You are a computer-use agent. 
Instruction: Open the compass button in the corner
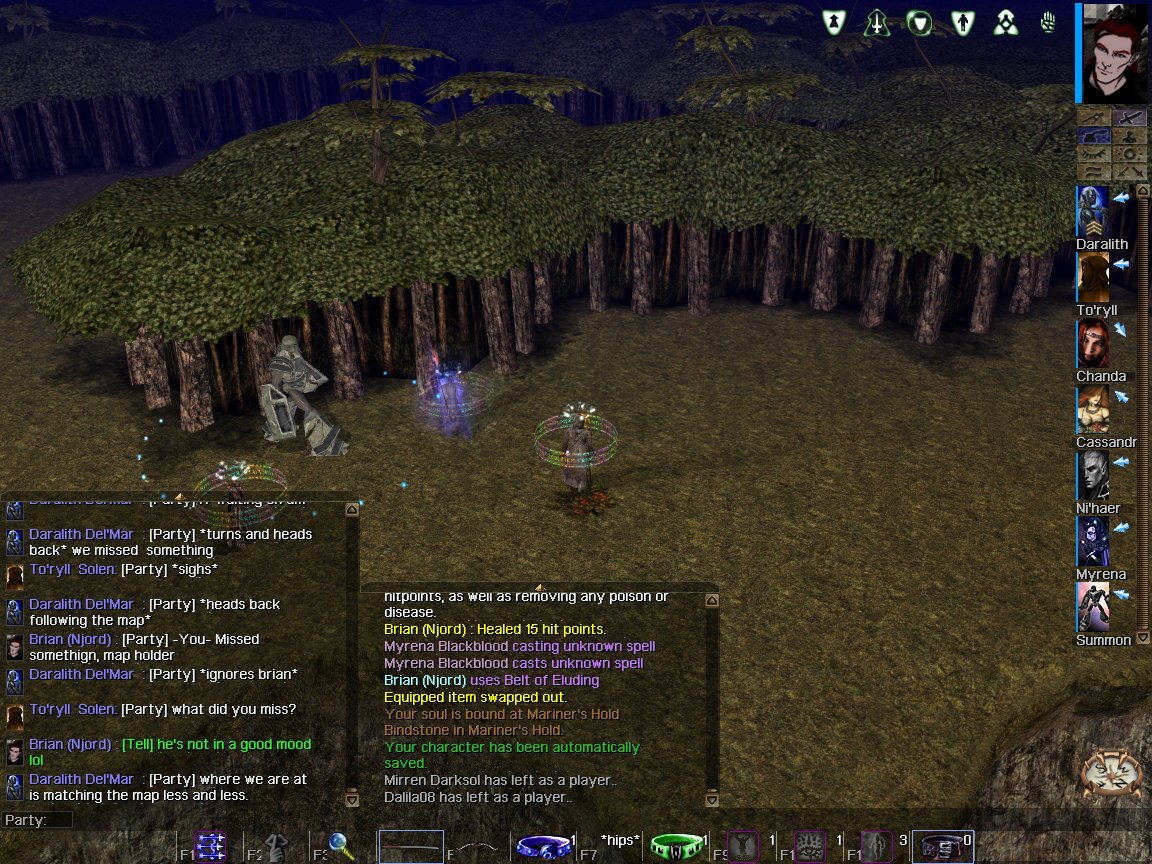tap(1112, 772)
